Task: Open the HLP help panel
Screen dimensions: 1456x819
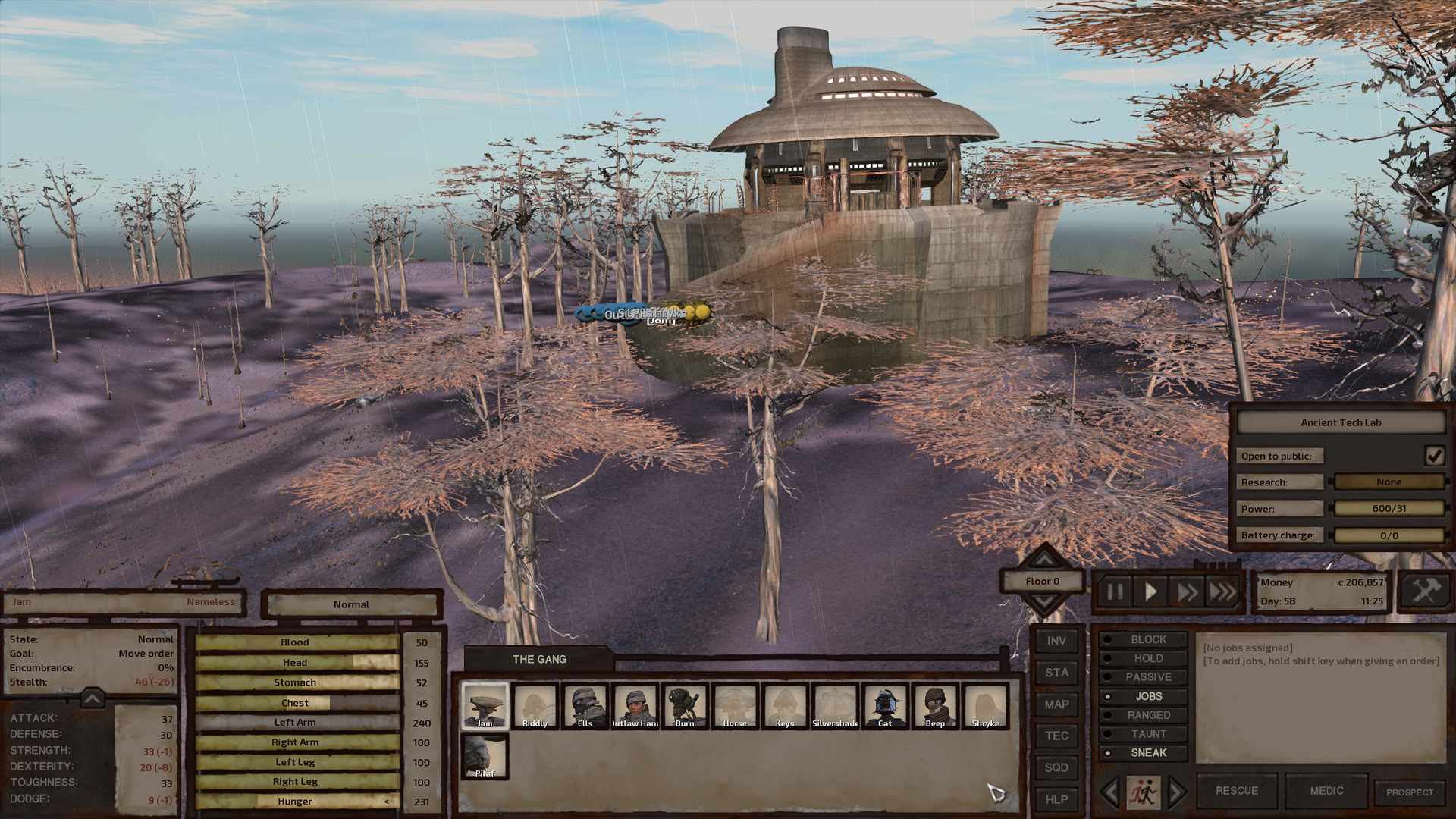Action: pyautogui.click(x=1056, y=799)
